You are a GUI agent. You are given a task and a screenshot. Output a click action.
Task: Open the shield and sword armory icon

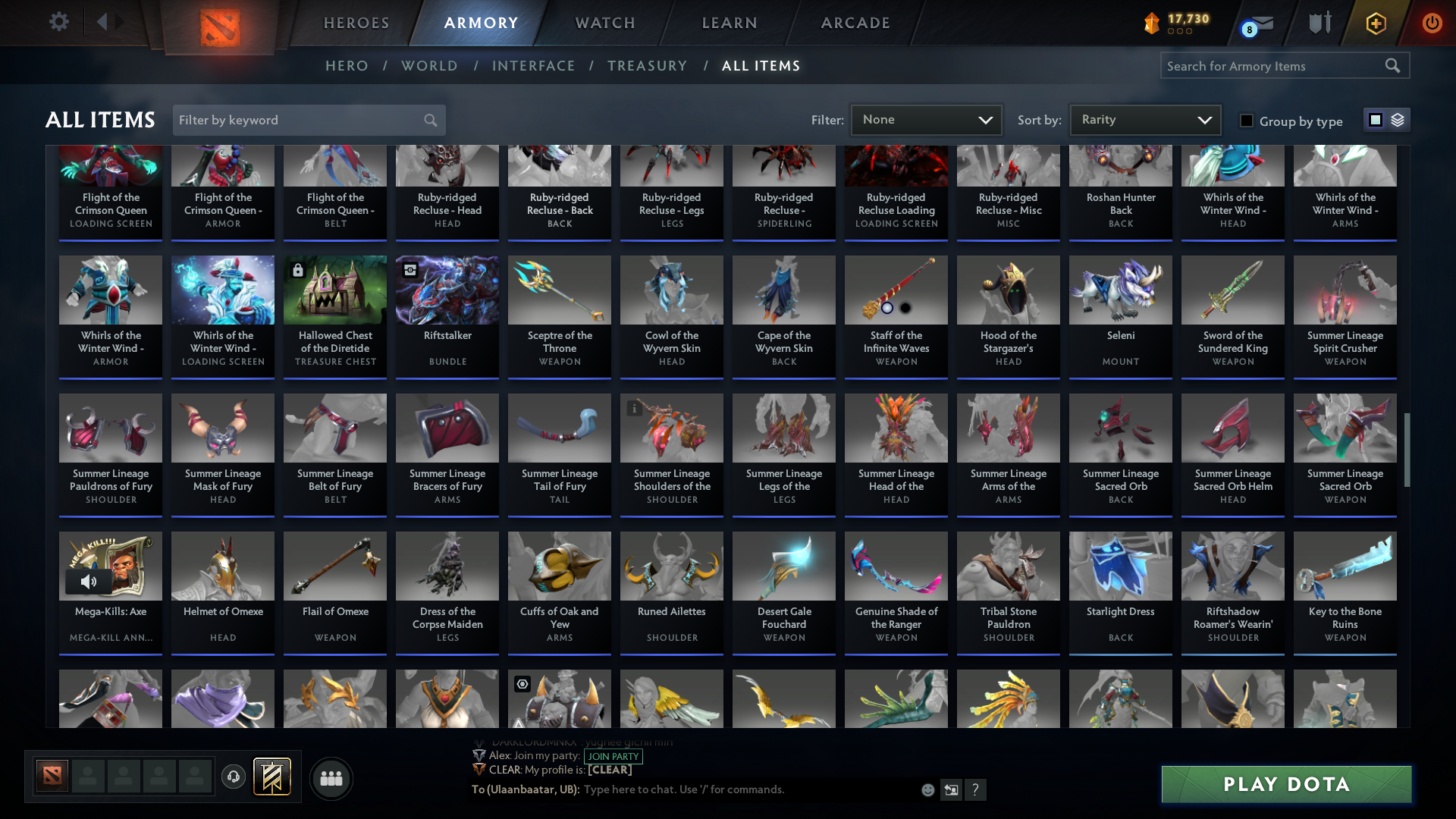(x=1319, y=23)
